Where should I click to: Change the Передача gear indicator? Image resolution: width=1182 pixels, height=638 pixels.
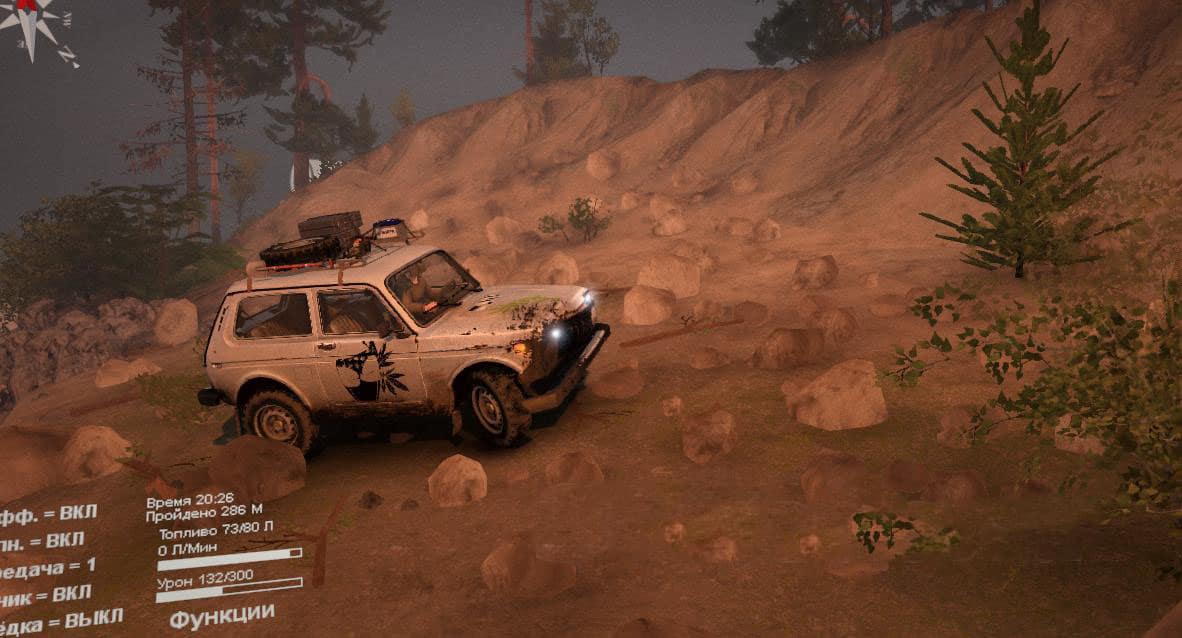[x=47, y=567]
